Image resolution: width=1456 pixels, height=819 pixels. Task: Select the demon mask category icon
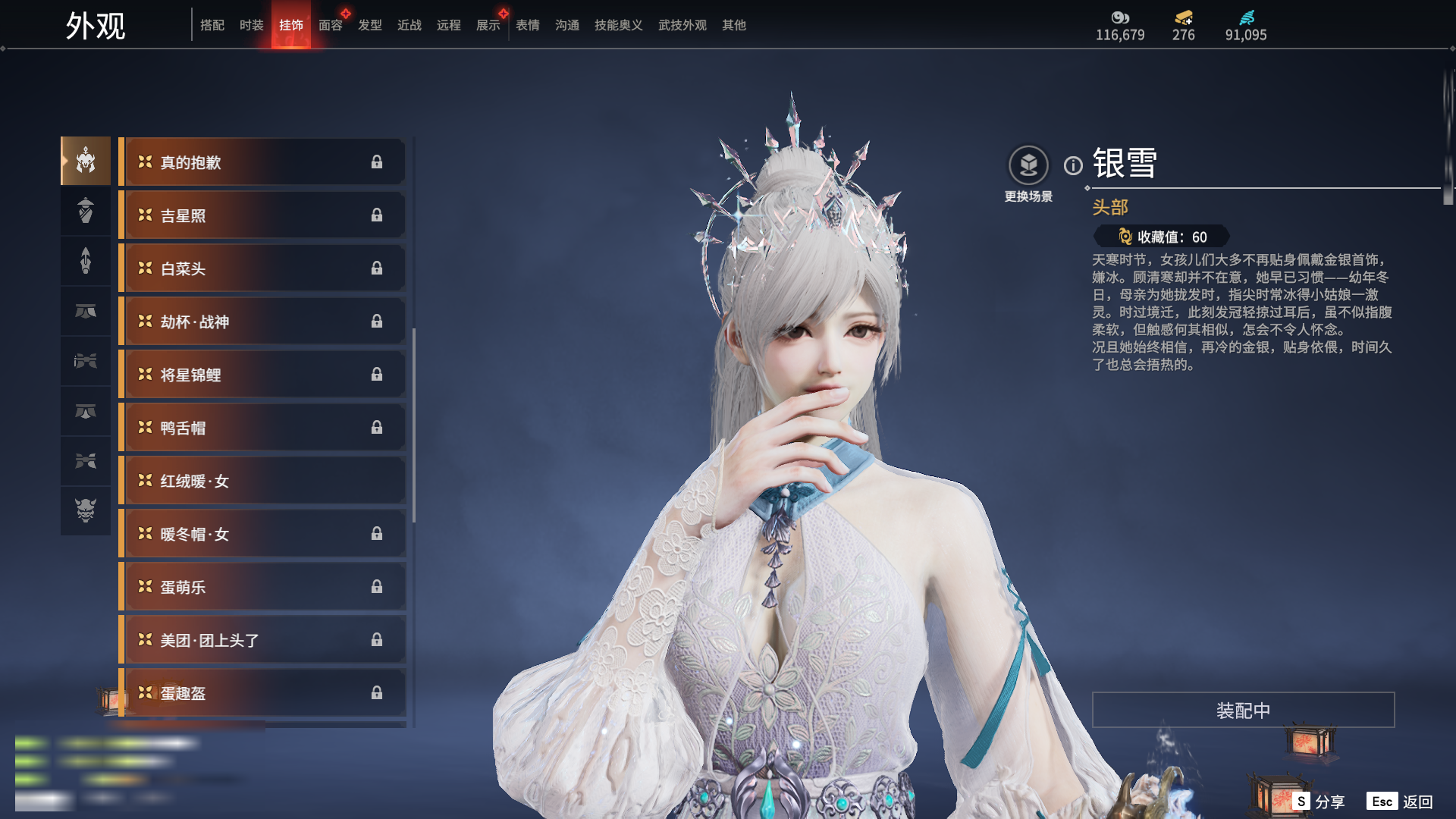tap(86, 510)
